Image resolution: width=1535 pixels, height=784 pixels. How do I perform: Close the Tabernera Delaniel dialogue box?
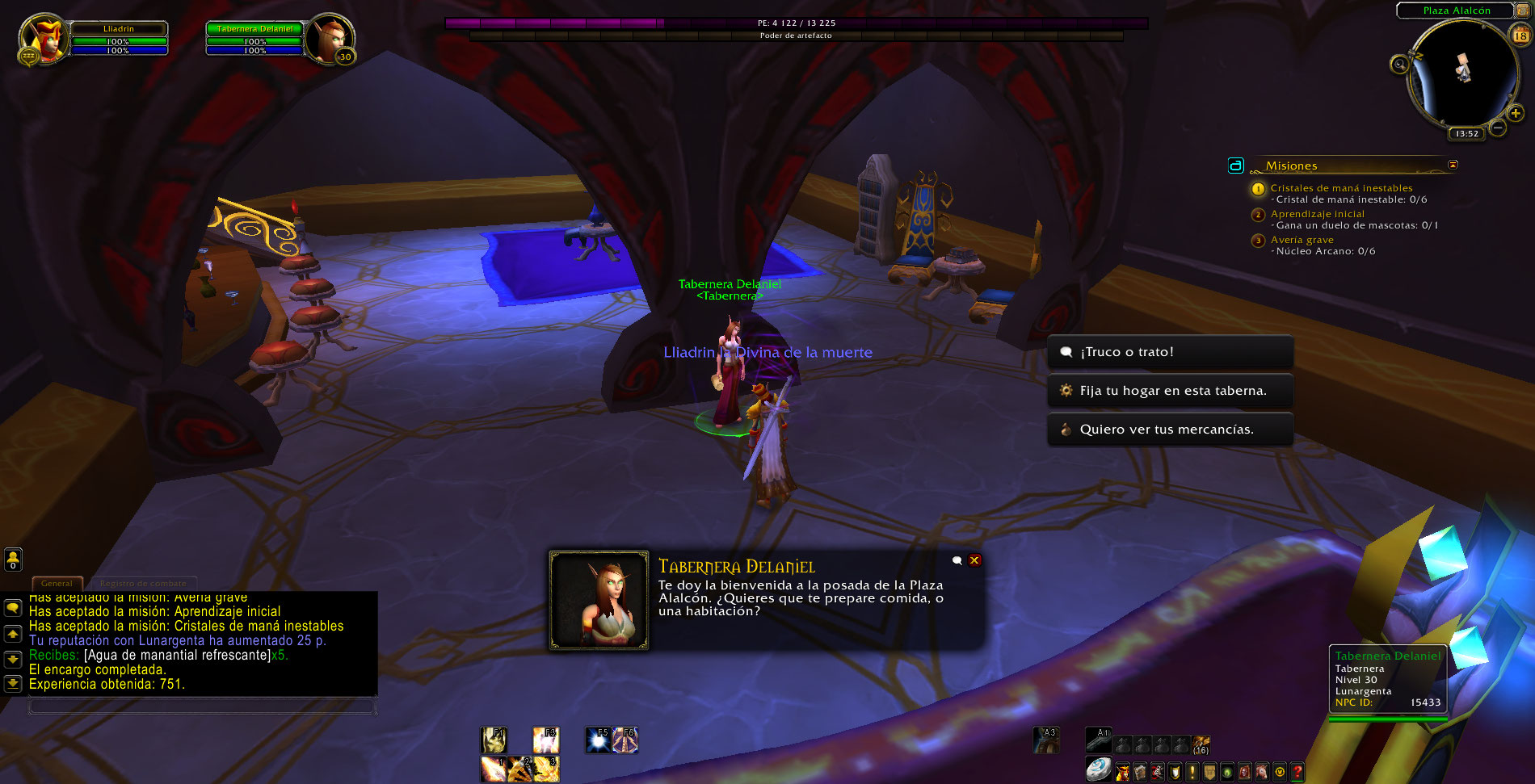point(975,560)
